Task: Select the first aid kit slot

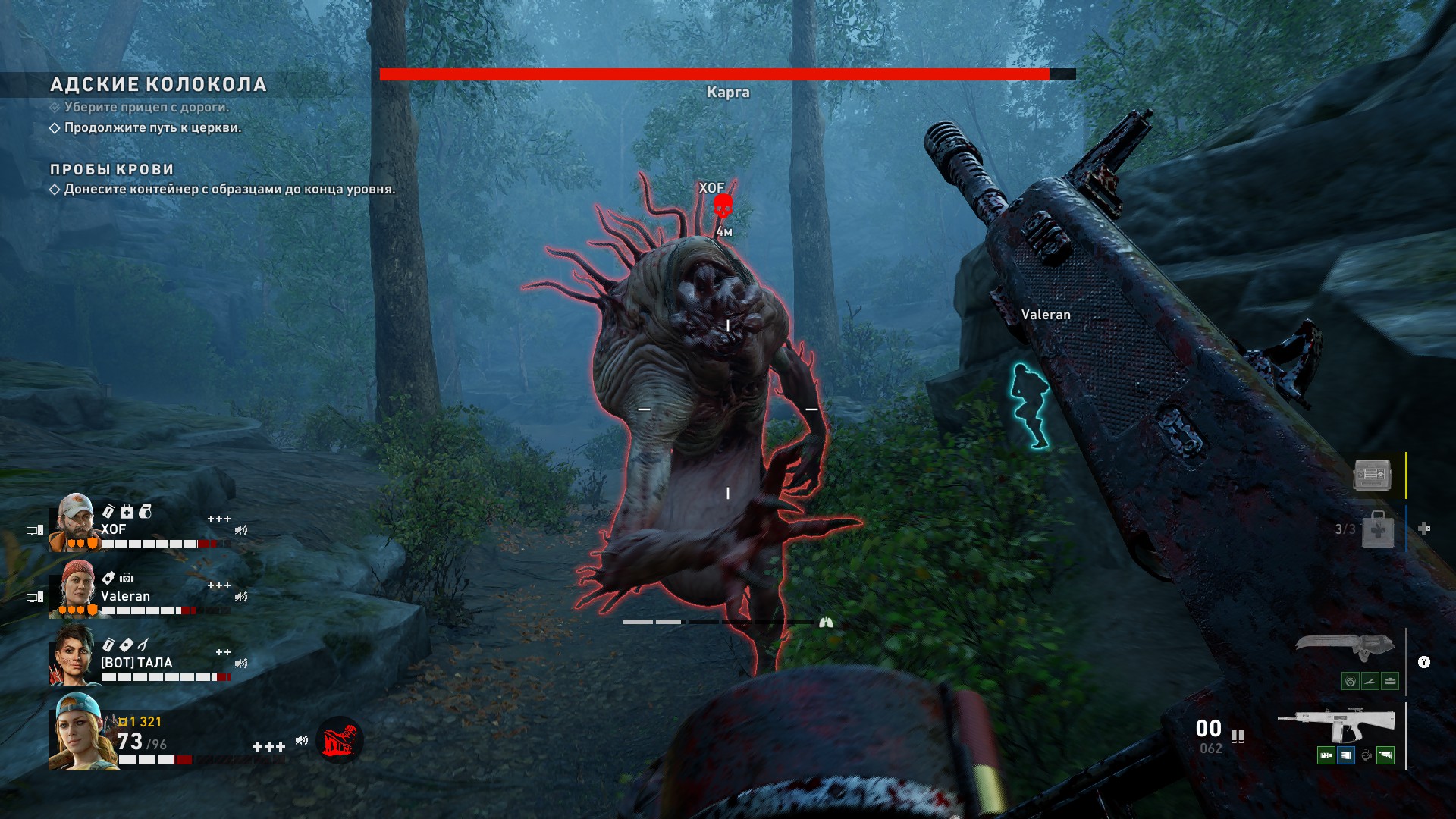Action: click(1377, 529)
